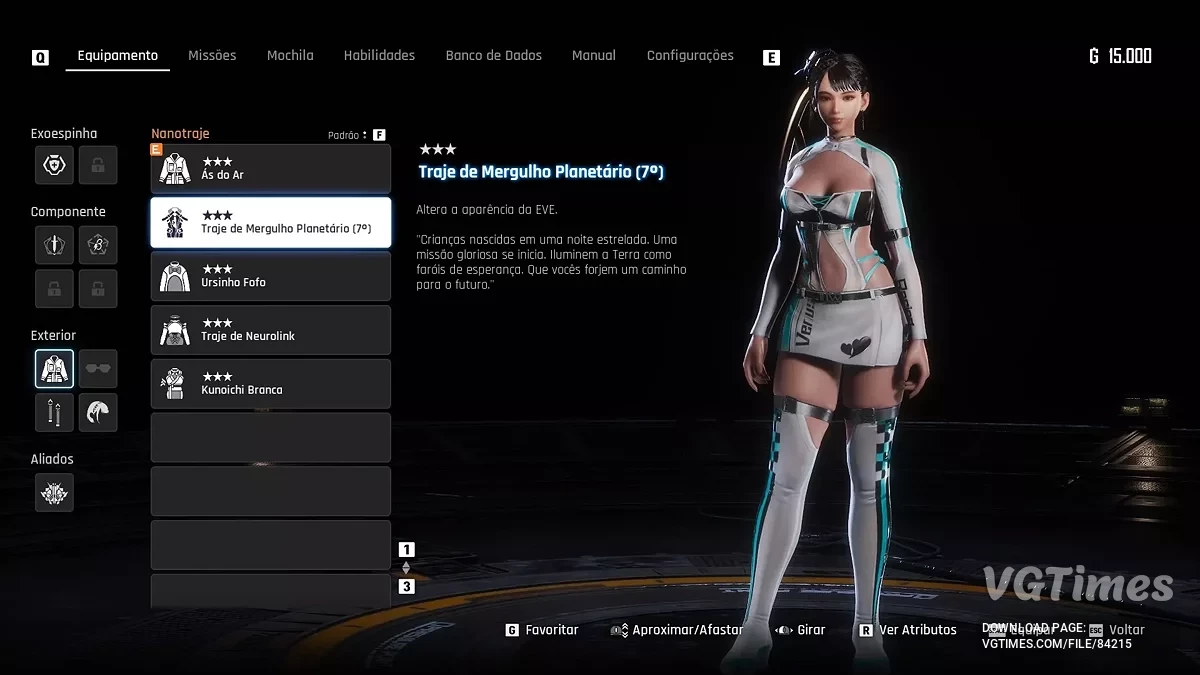Screen dimensions: 1200x675
Task: Open the nanosuit jacket Exterior slot
Action: point(54,369)
